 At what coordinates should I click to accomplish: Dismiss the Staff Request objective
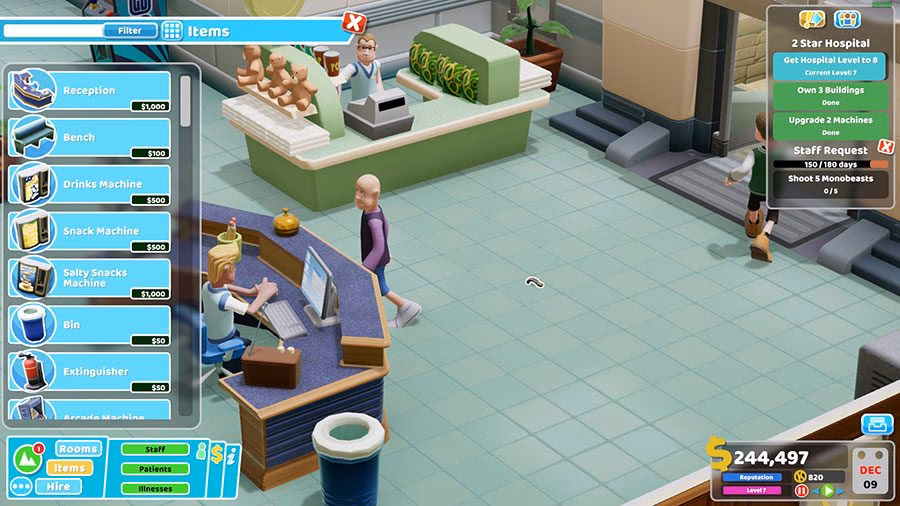[x=885, y=147]
